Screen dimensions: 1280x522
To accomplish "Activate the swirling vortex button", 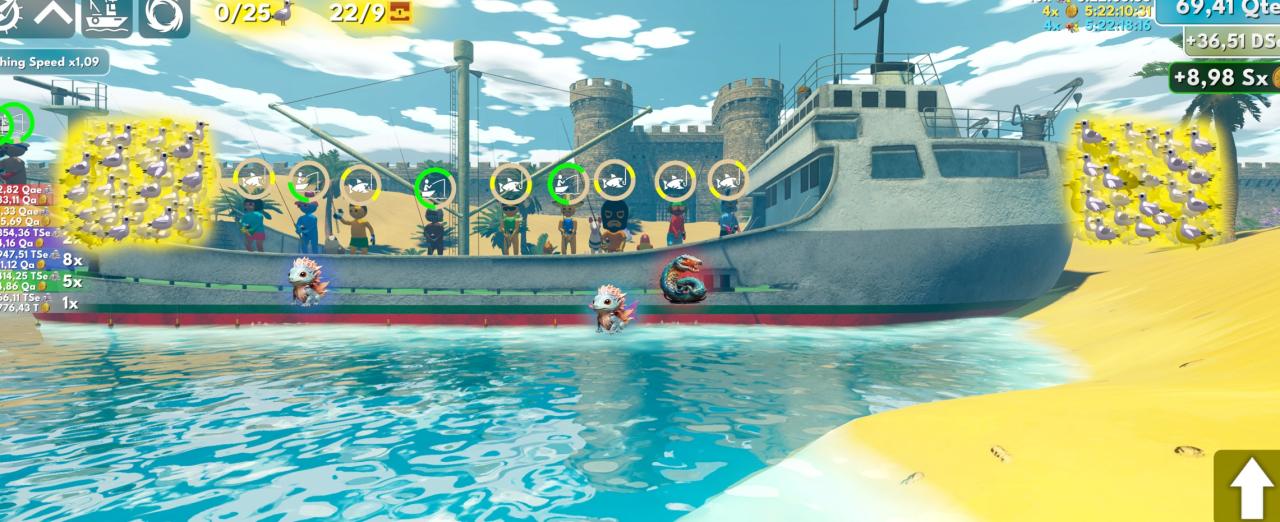I will tap(164, 15).
